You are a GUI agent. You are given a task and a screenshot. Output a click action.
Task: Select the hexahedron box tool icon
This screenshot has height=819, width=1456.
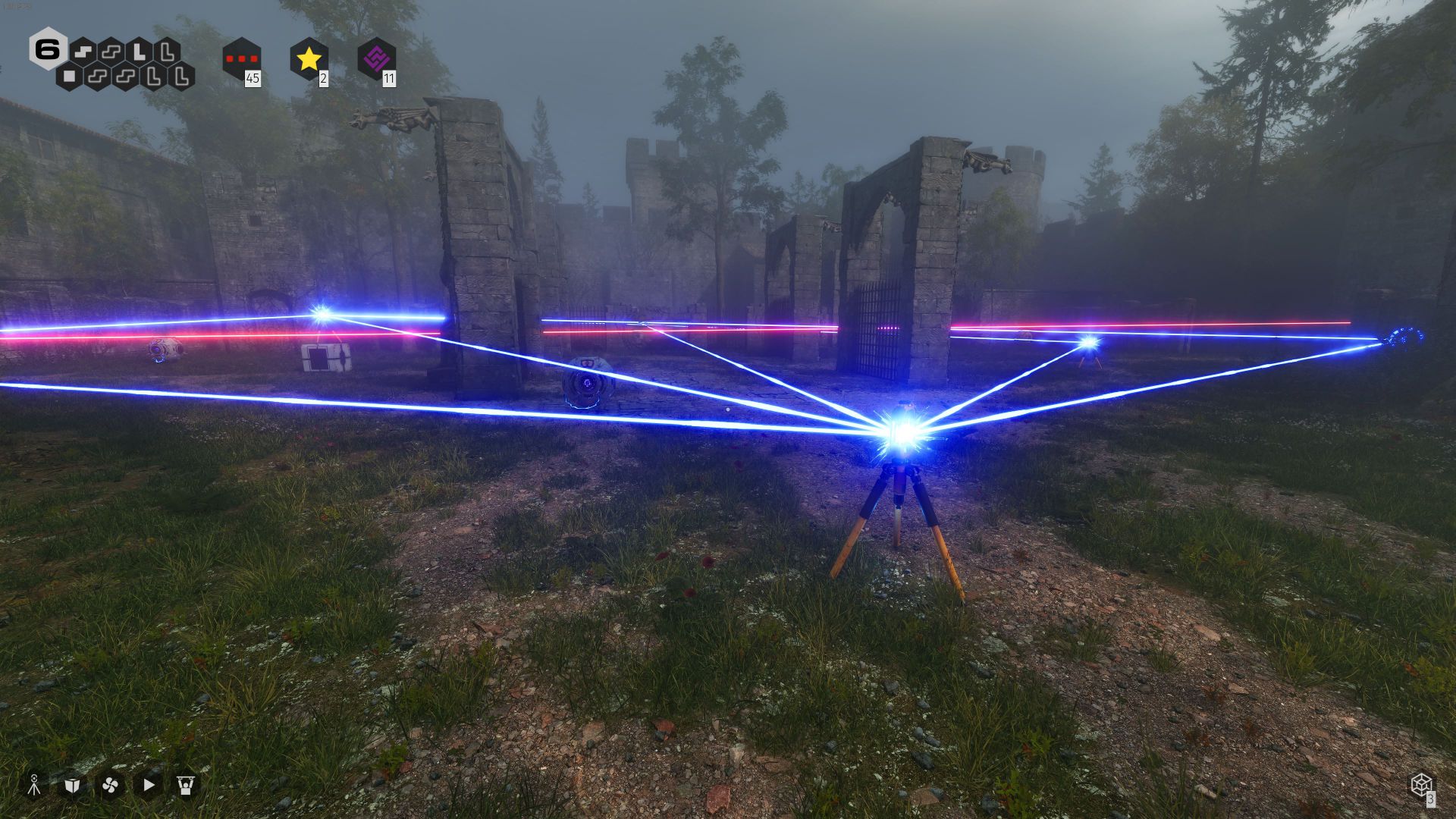tap(72, 785)
